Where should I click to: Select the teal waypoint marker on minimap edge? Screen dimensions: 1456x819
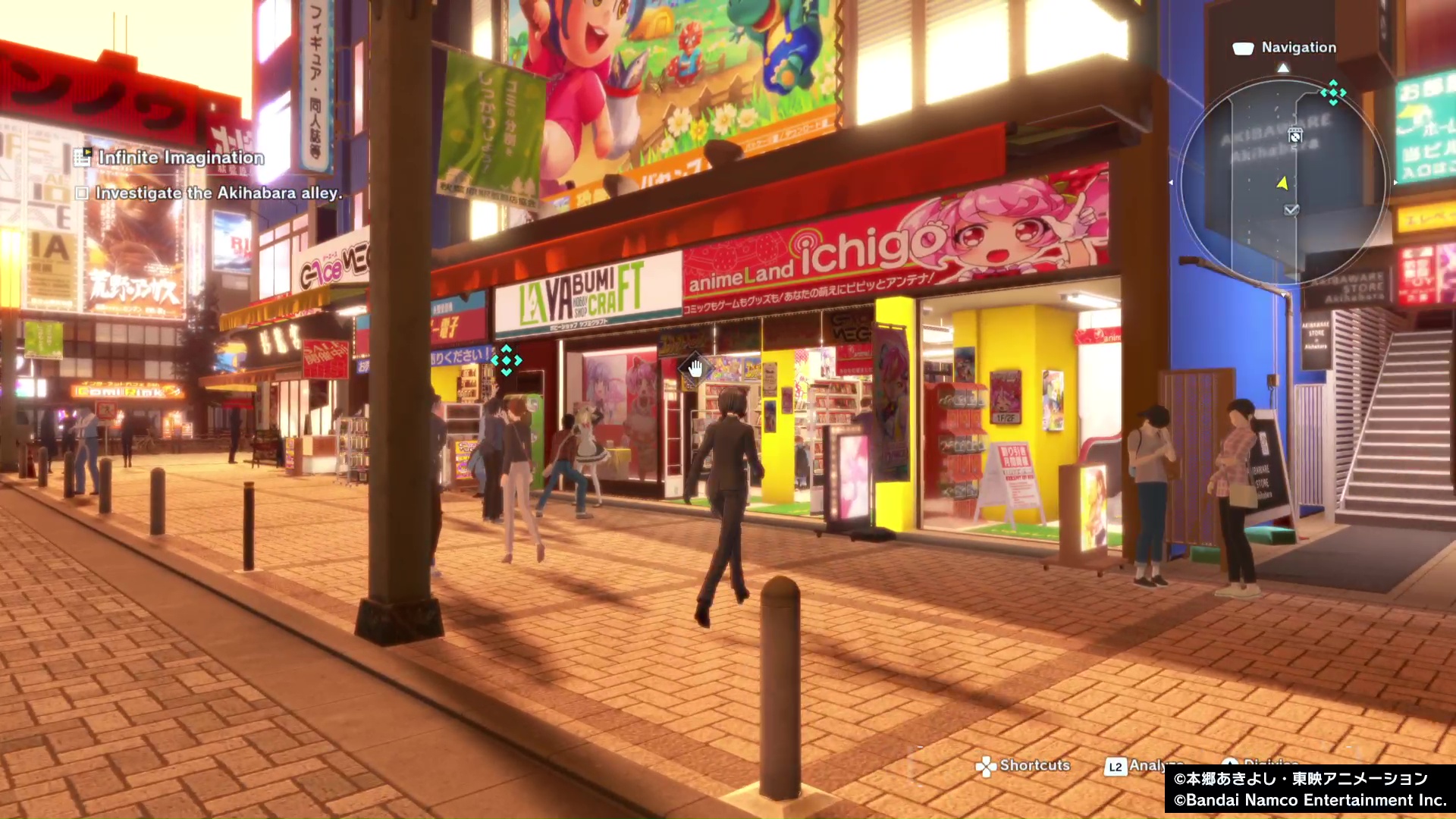pyautogui.click(x=1332, y=93)
